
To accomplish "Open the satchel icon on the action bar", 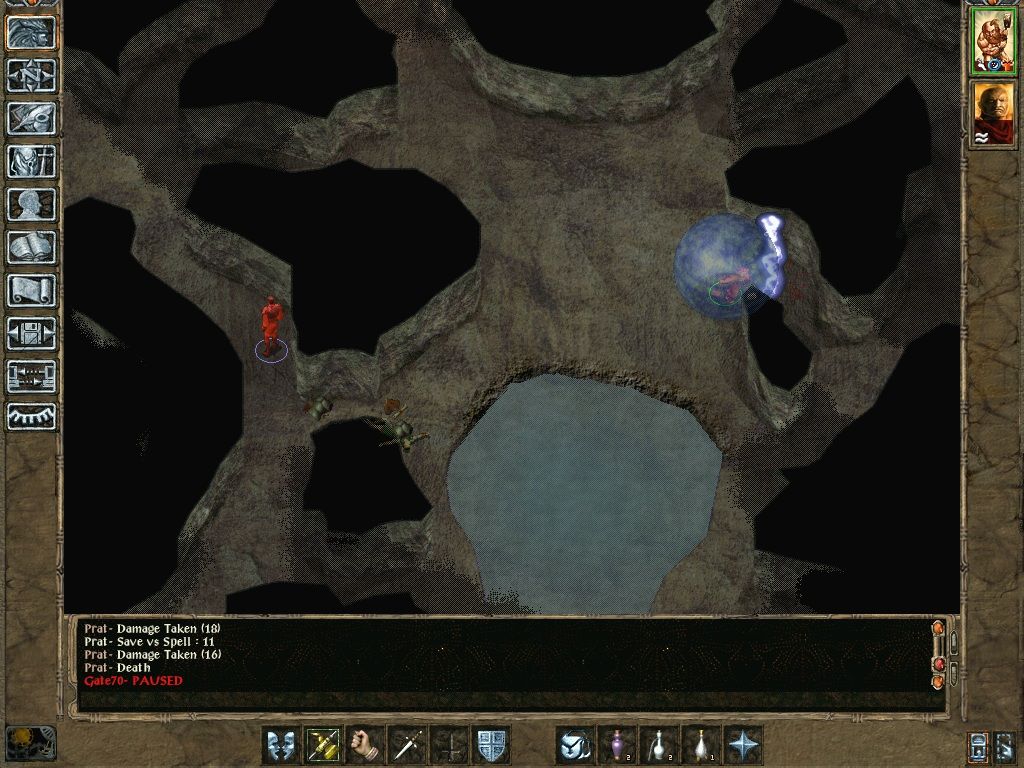I will click(575, 745).
